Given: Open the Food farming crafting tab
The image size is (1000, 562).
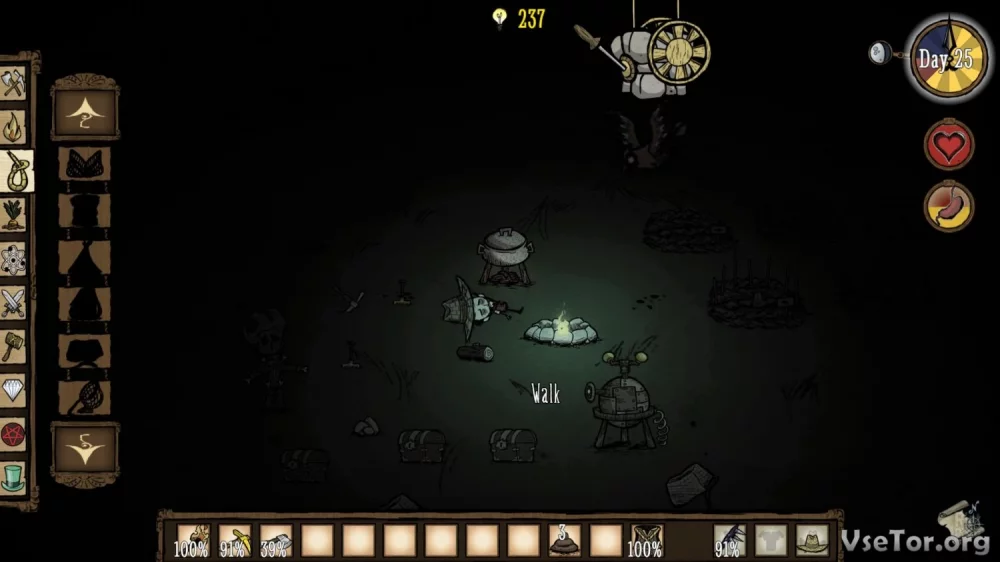Looking at the screenshot, I should click(13, 215).
